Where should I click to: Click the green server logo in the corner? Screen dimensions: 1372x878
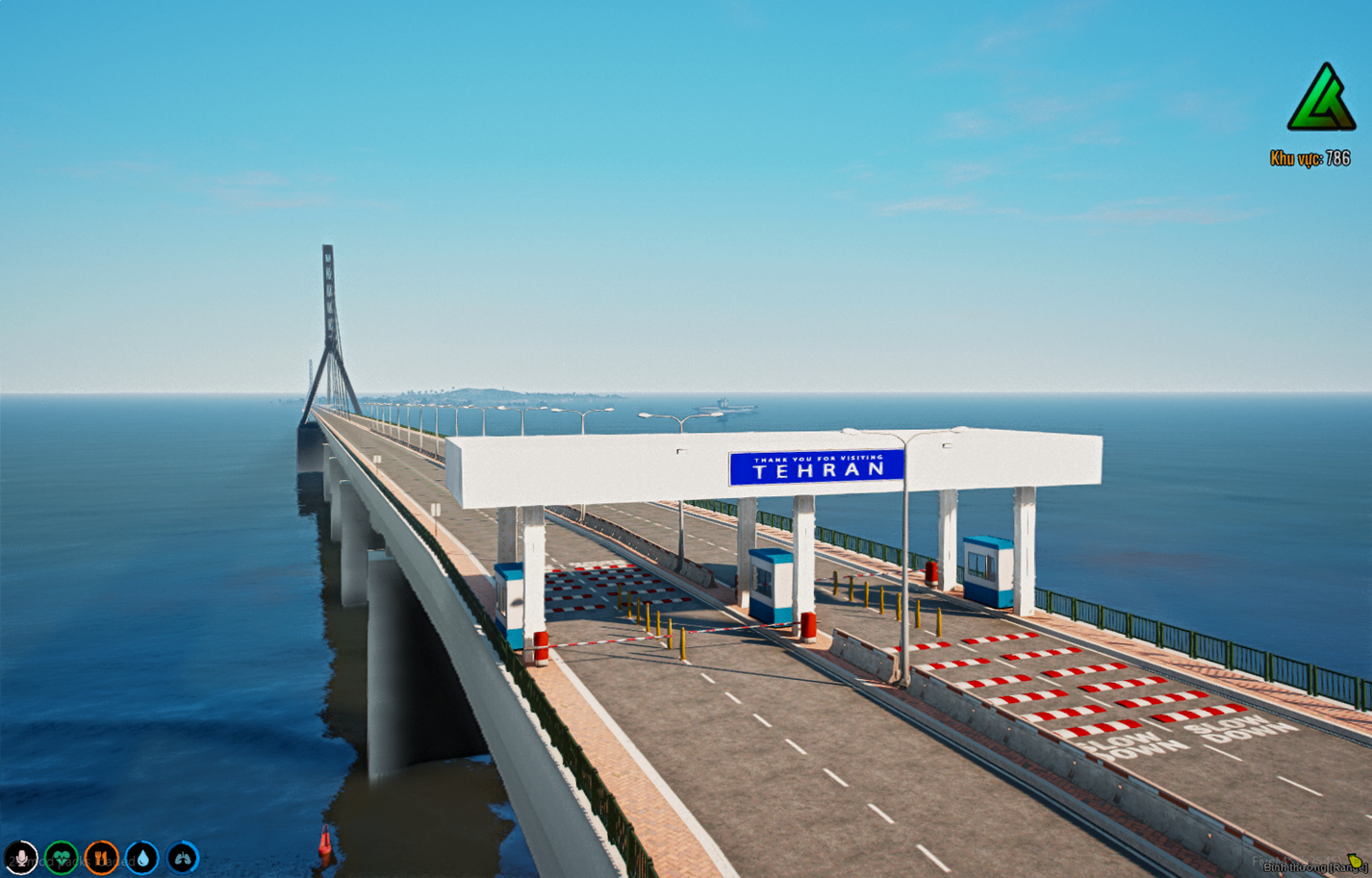click(x=1322, y=101)
